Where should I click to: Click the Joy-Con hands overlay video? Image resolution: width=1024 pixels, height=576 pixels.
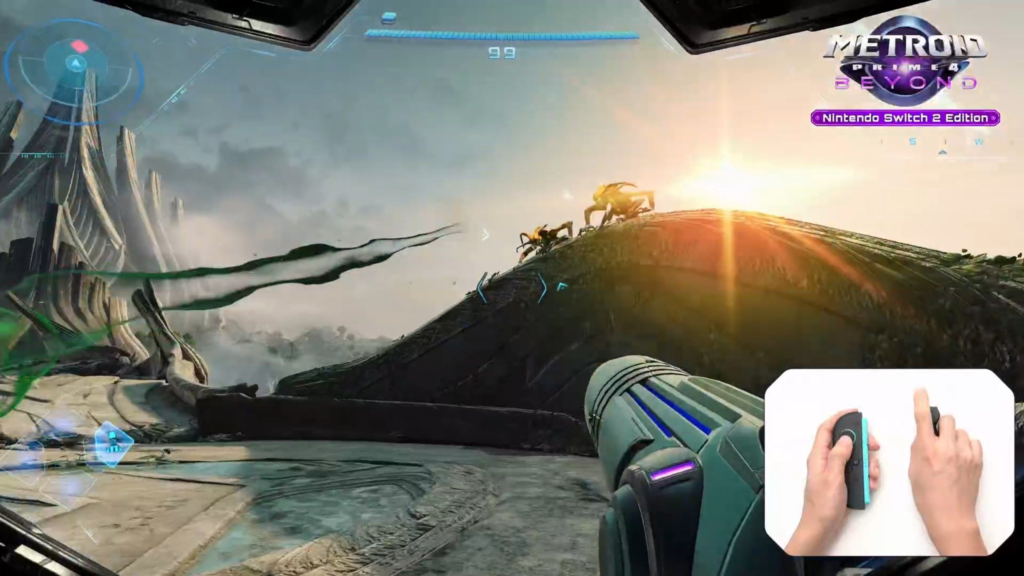pyautogui.click(x=890, y=462)
